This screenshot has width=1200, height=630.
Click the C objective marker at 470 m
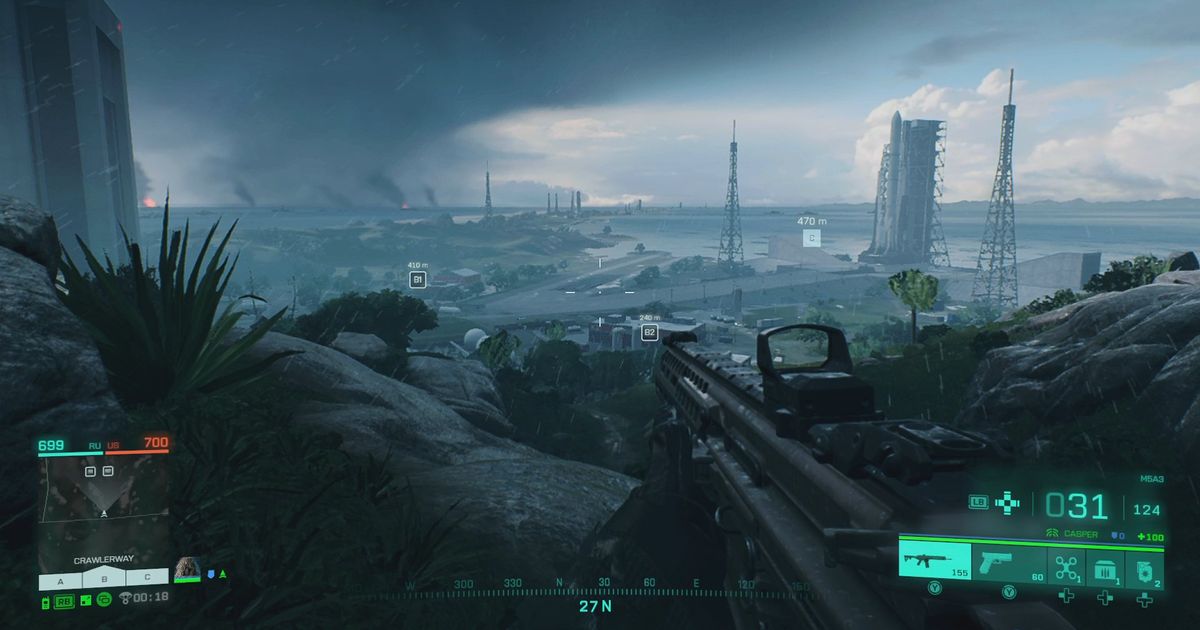pyautogui.click(x=812, y=238)
